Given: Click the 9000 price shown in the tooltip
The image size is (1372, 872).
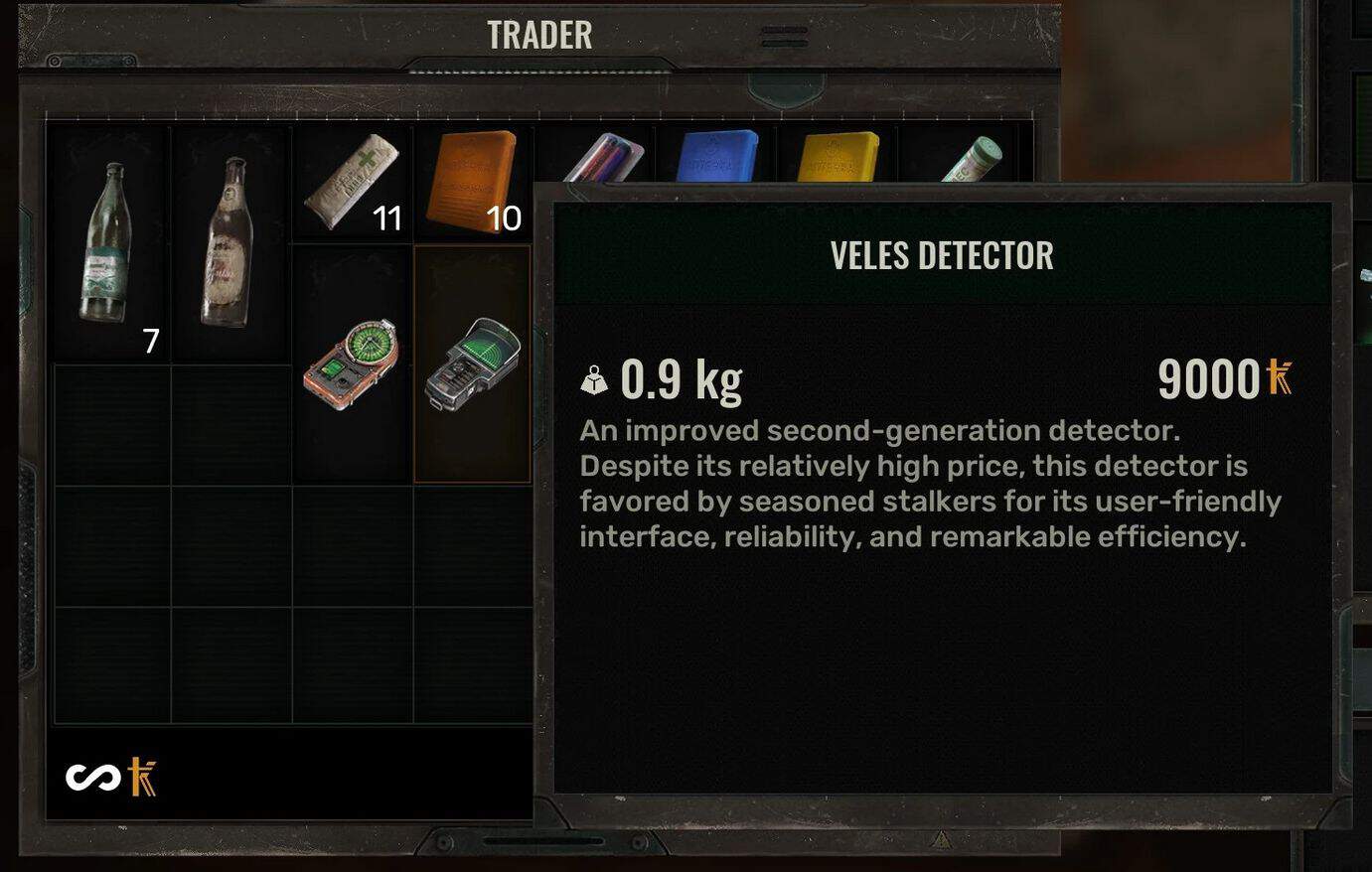Looking at the screenshot, I should tap(1209, 378).
